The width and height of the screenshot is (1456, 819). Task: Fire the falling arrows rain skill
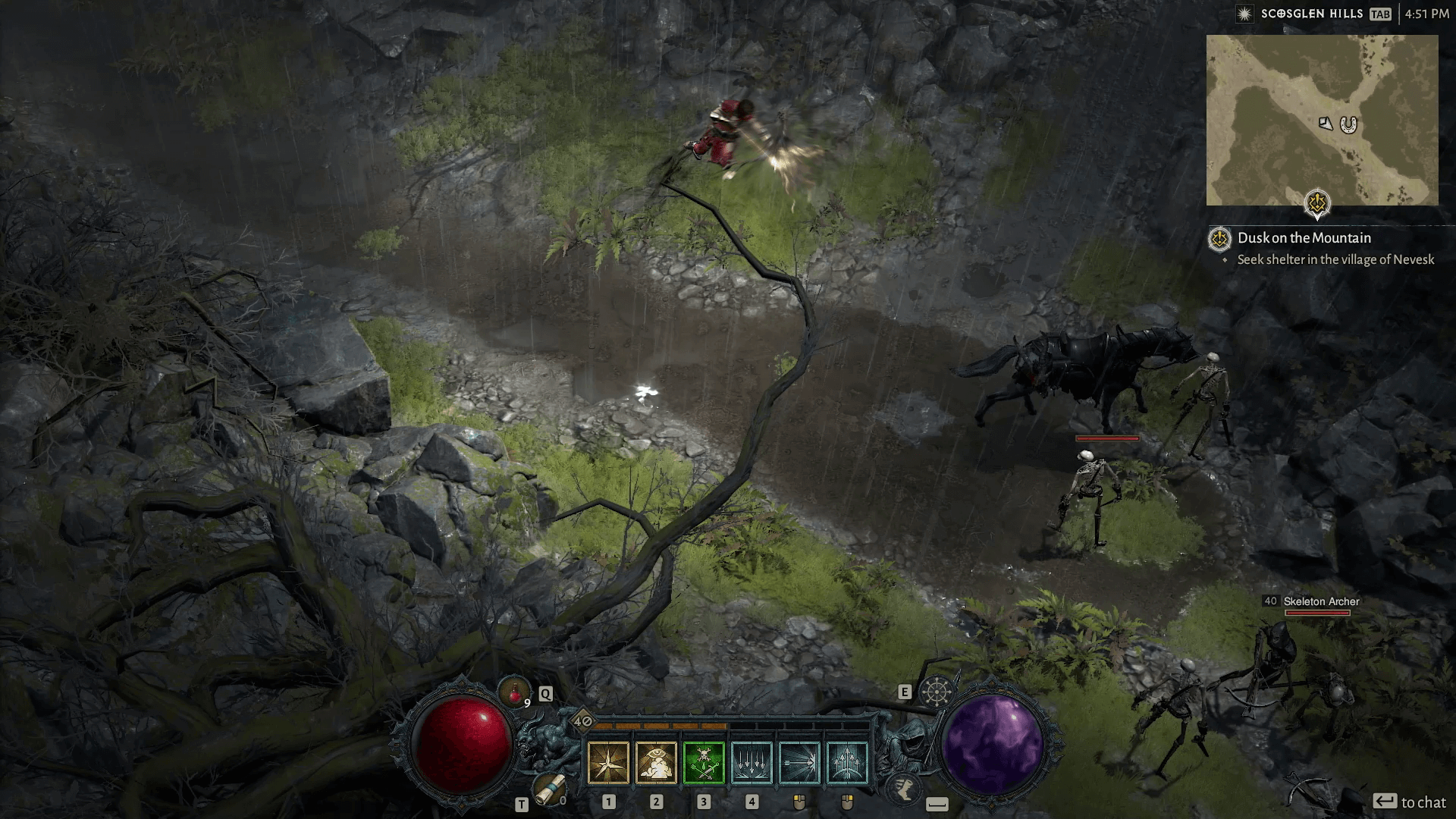click(752, 762)
